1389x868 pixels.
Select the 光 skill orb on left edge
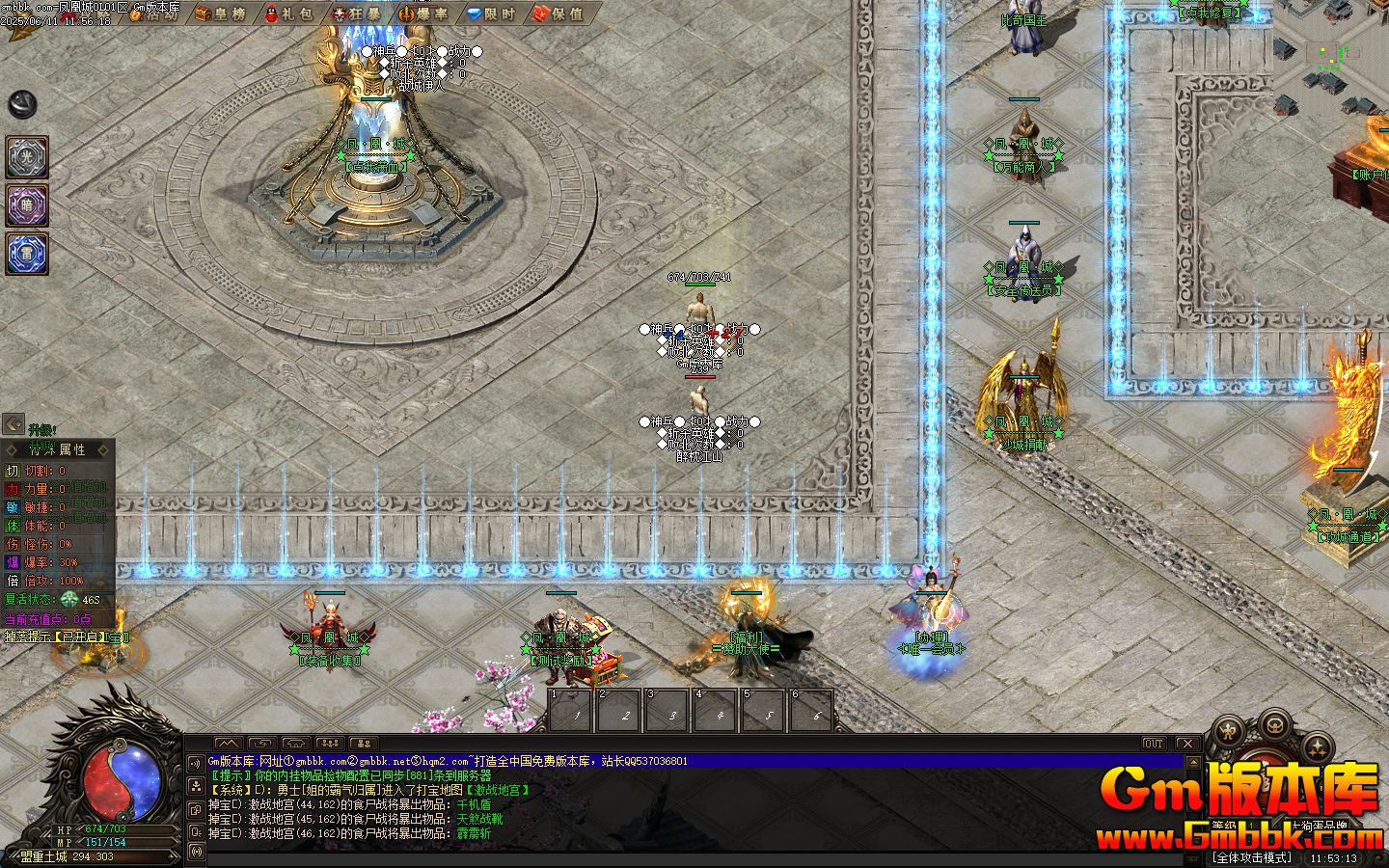[26, 157]
